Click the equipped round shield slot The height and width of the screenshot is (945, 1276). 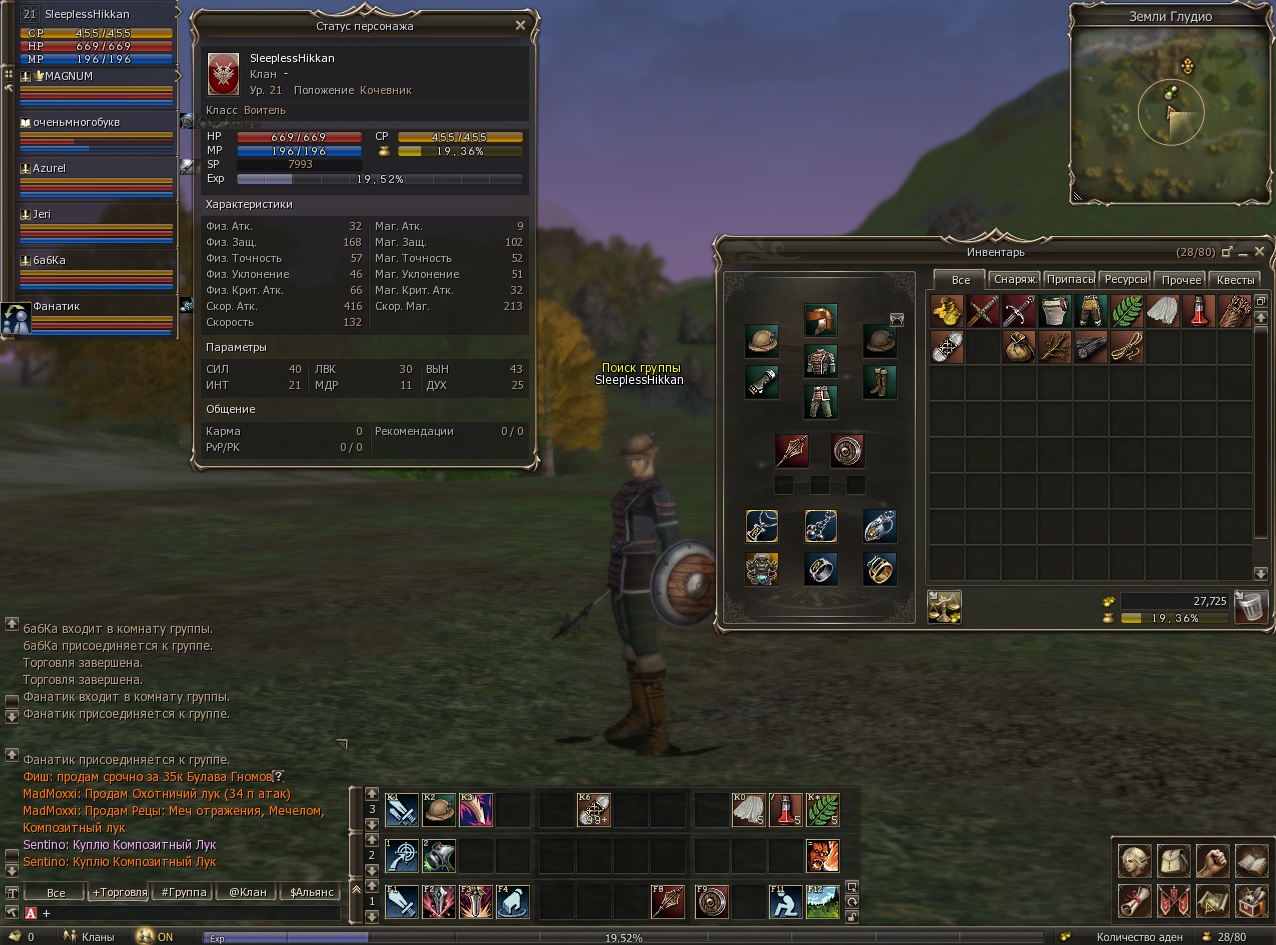point(847,450)
